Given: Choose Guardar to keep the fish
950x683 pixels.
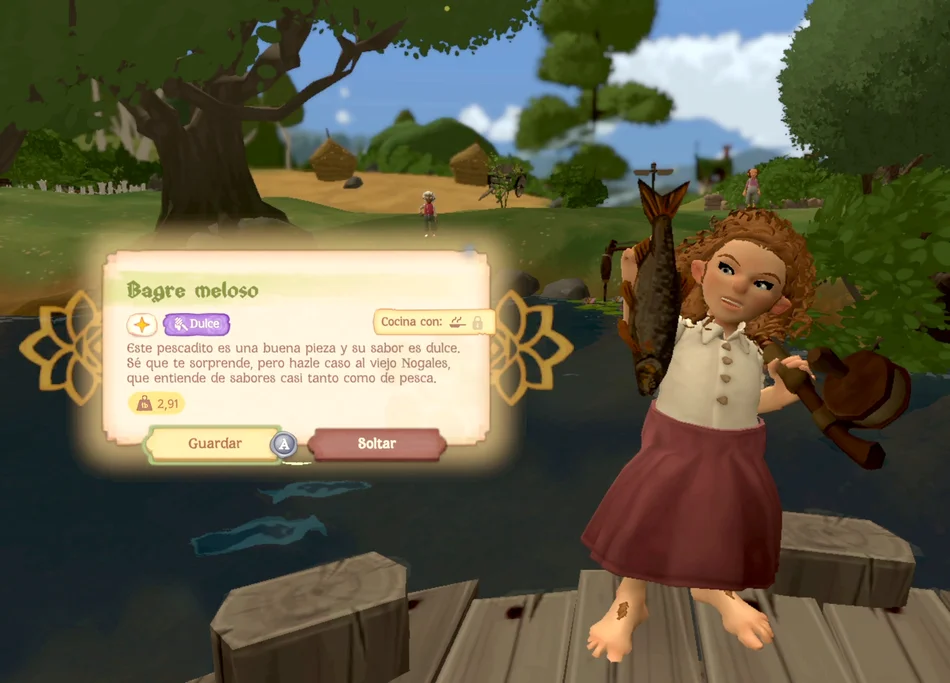Looking at the screenshot, I should pyautogui.click(x=214, y=443).
